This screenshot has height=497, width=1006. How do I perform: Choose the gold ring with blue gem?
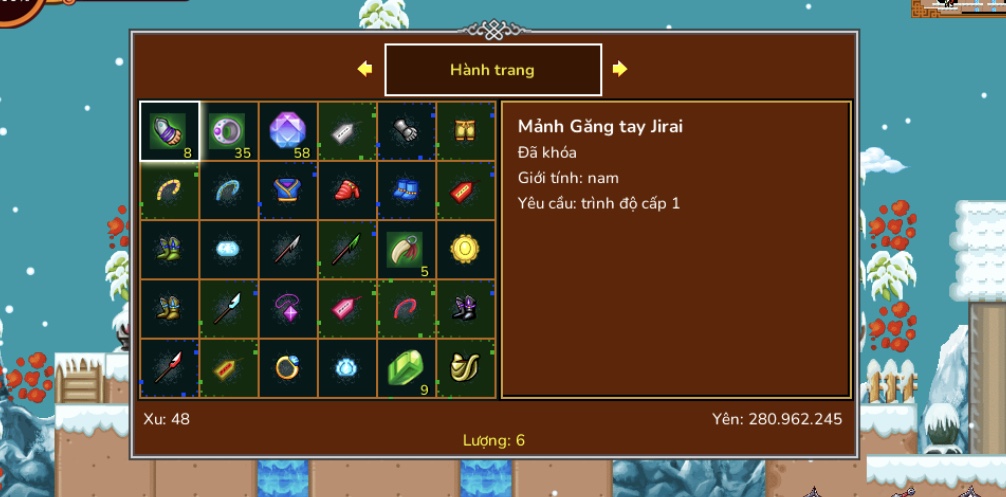288,367
